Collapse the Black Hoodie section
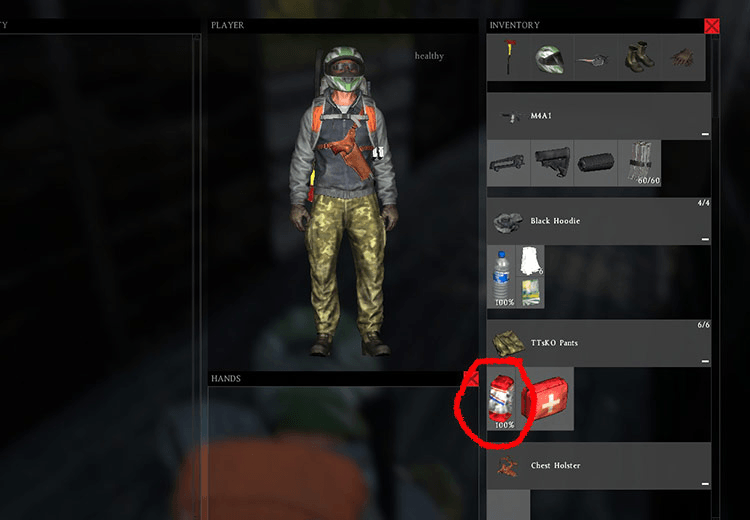This screenshot has width=750, height=520. tap(704, 239)
